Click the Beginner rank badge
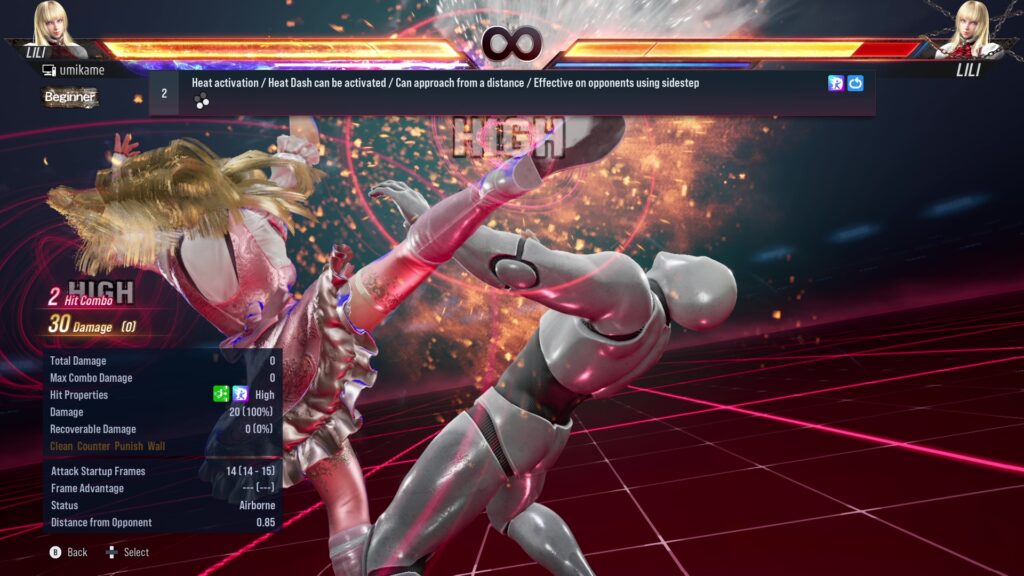The height and width of the screenshot is (576, 1024). pos(70,97)
